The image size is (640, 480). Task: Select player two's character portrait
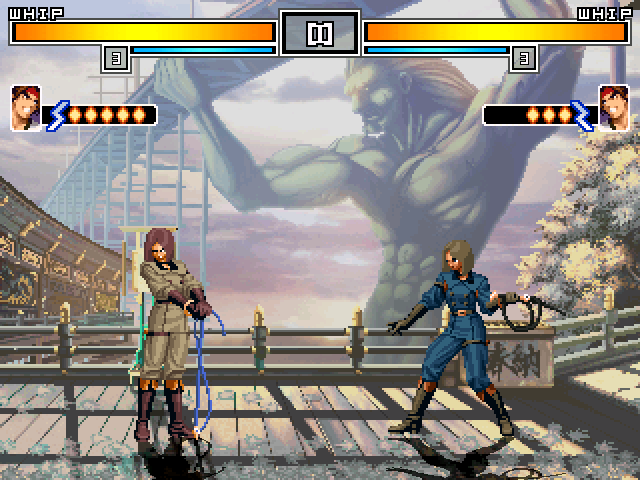(613, 108)
